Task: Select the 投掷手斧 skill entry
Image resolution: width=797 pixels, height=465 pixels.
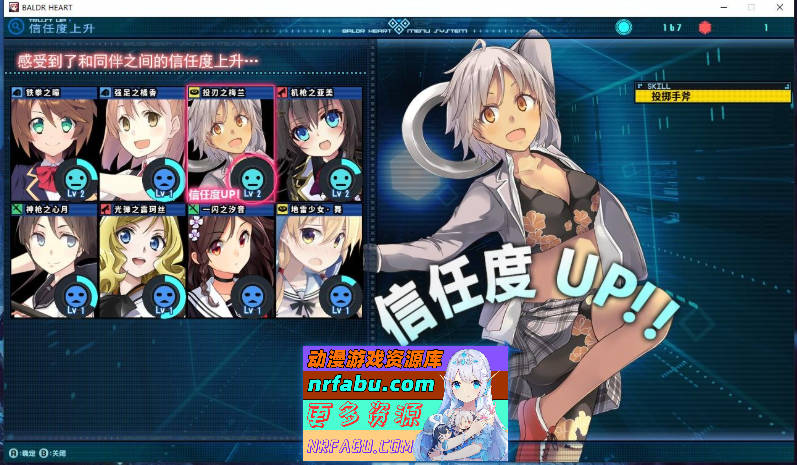Action: [x=712, y=97]
